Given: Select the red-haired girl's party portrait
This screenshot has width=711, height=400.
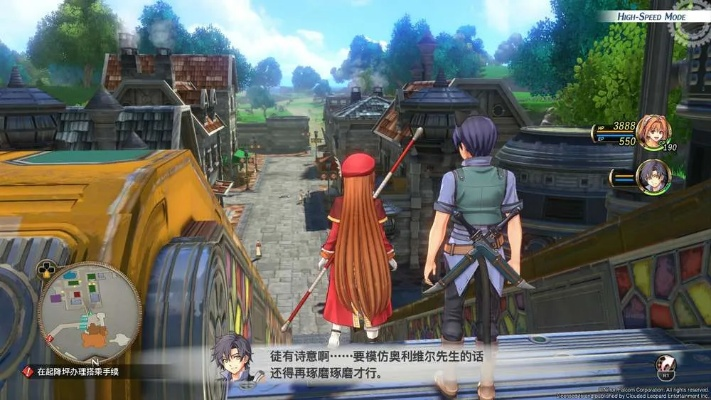Looking at the screenshot, I should tap(653, 133).
